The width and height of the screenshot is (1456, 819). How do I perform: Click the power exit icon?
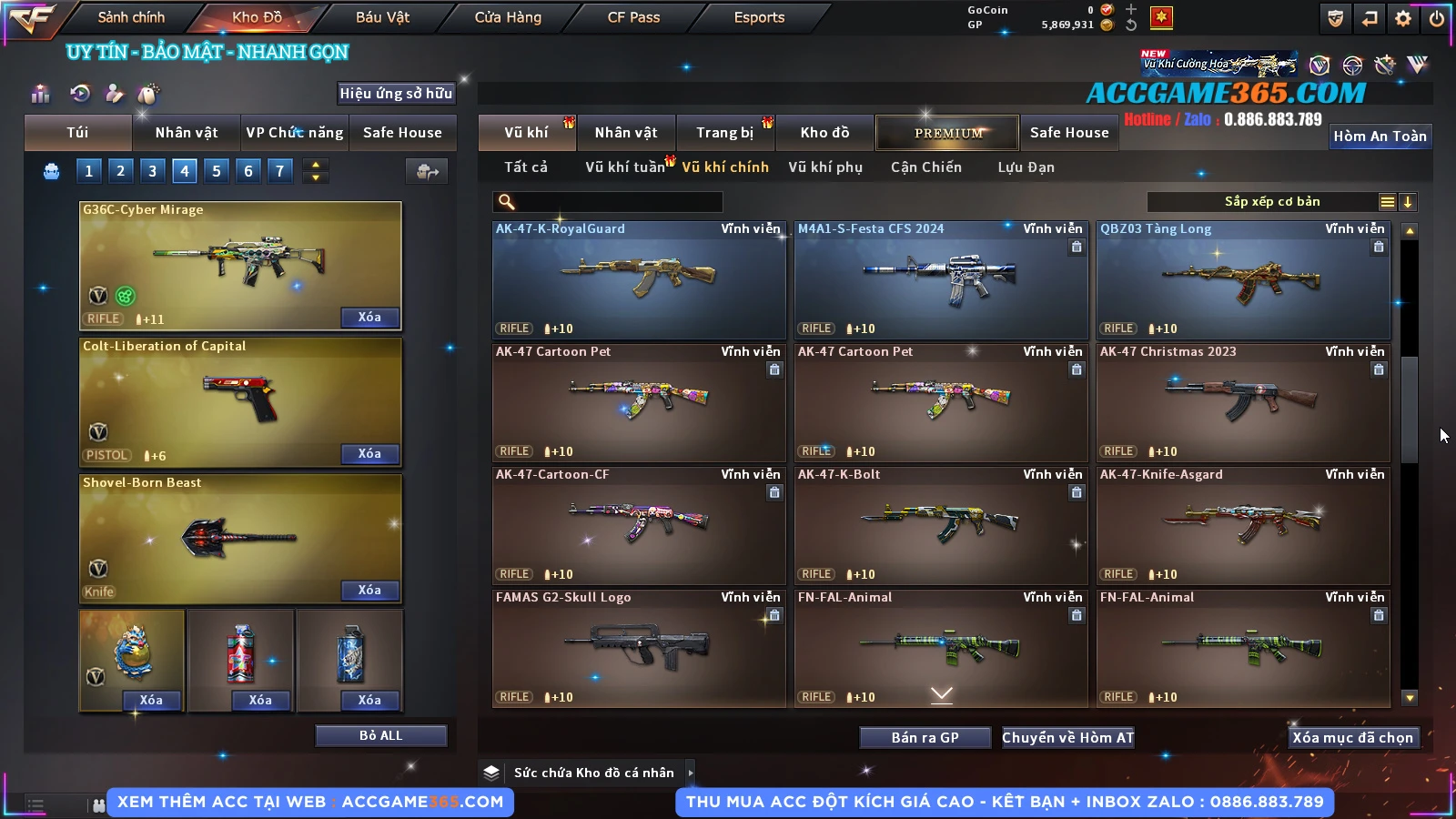tap(1437, 18)
